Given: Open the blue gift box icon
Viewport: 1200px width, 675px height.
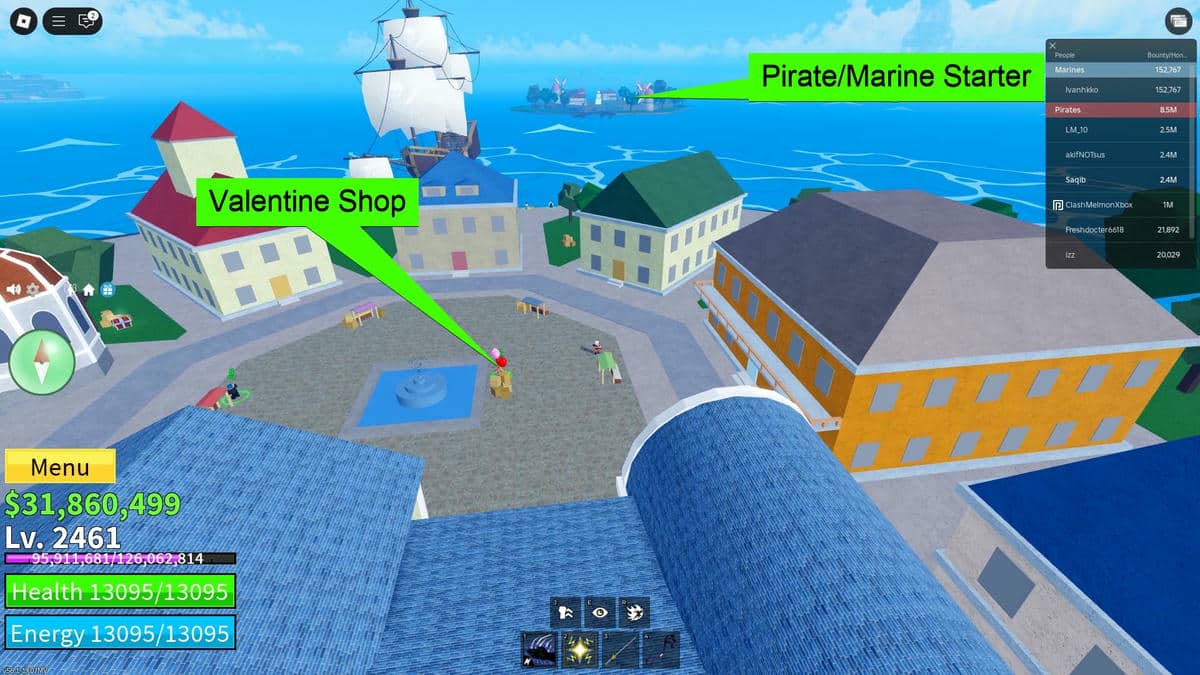Looking at the screenshot, I should point(107,290).
